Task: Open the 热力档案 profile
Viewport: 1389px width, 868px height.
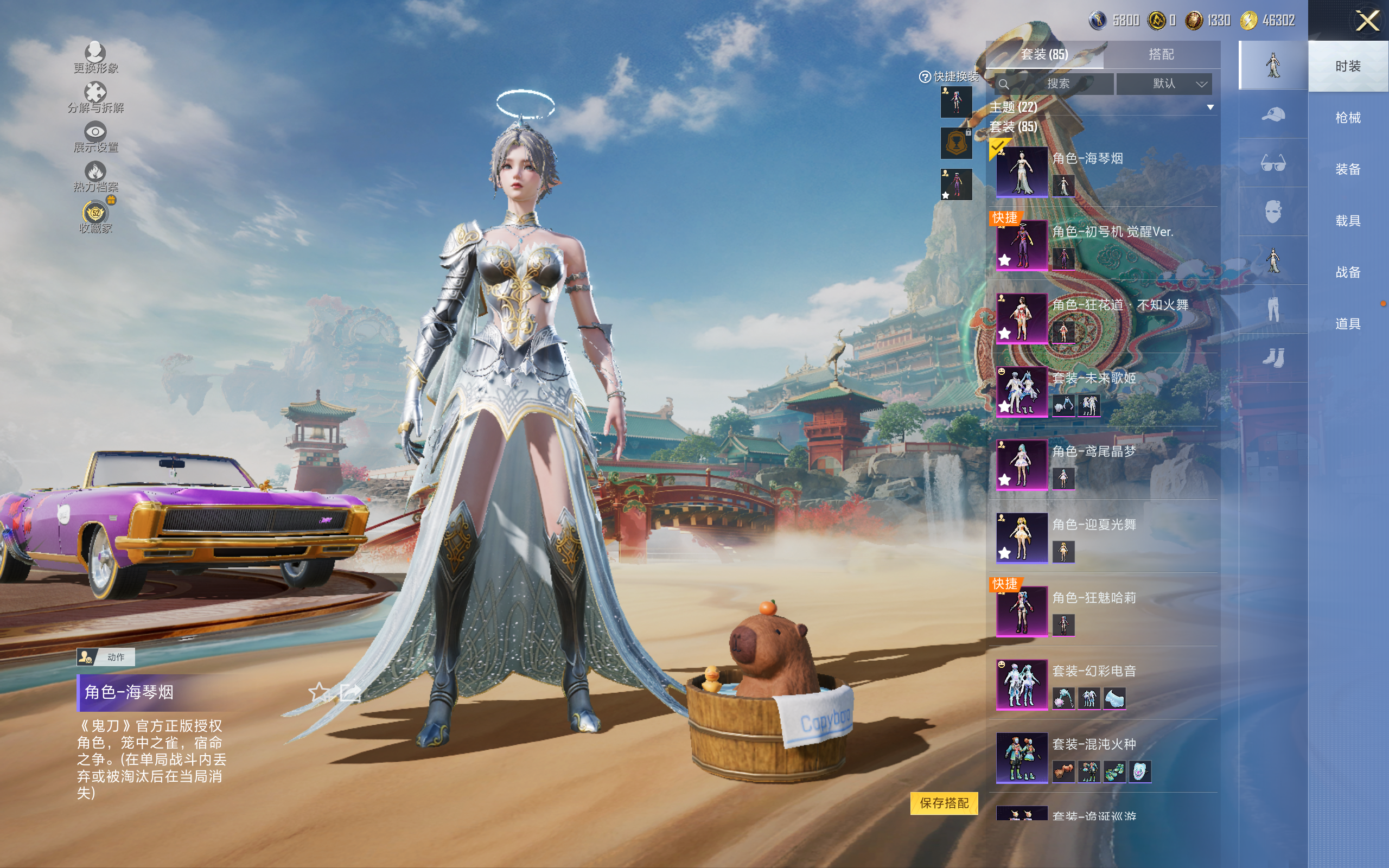Action: (x=95, y=176)
